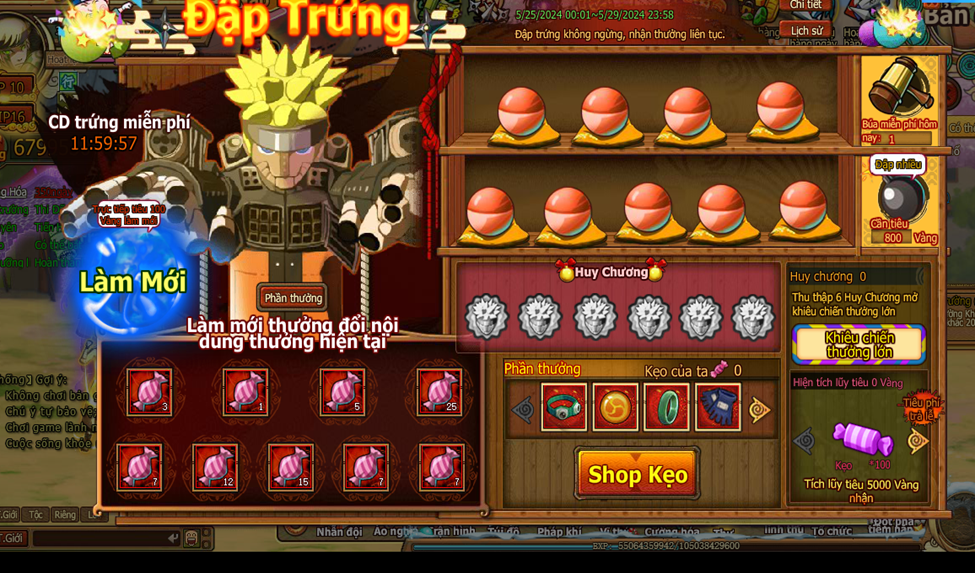Image resolution: width=975 pixels, height=573 pixels.
Task: Show previous rewards with the left arrow
Action: (523, 409)
